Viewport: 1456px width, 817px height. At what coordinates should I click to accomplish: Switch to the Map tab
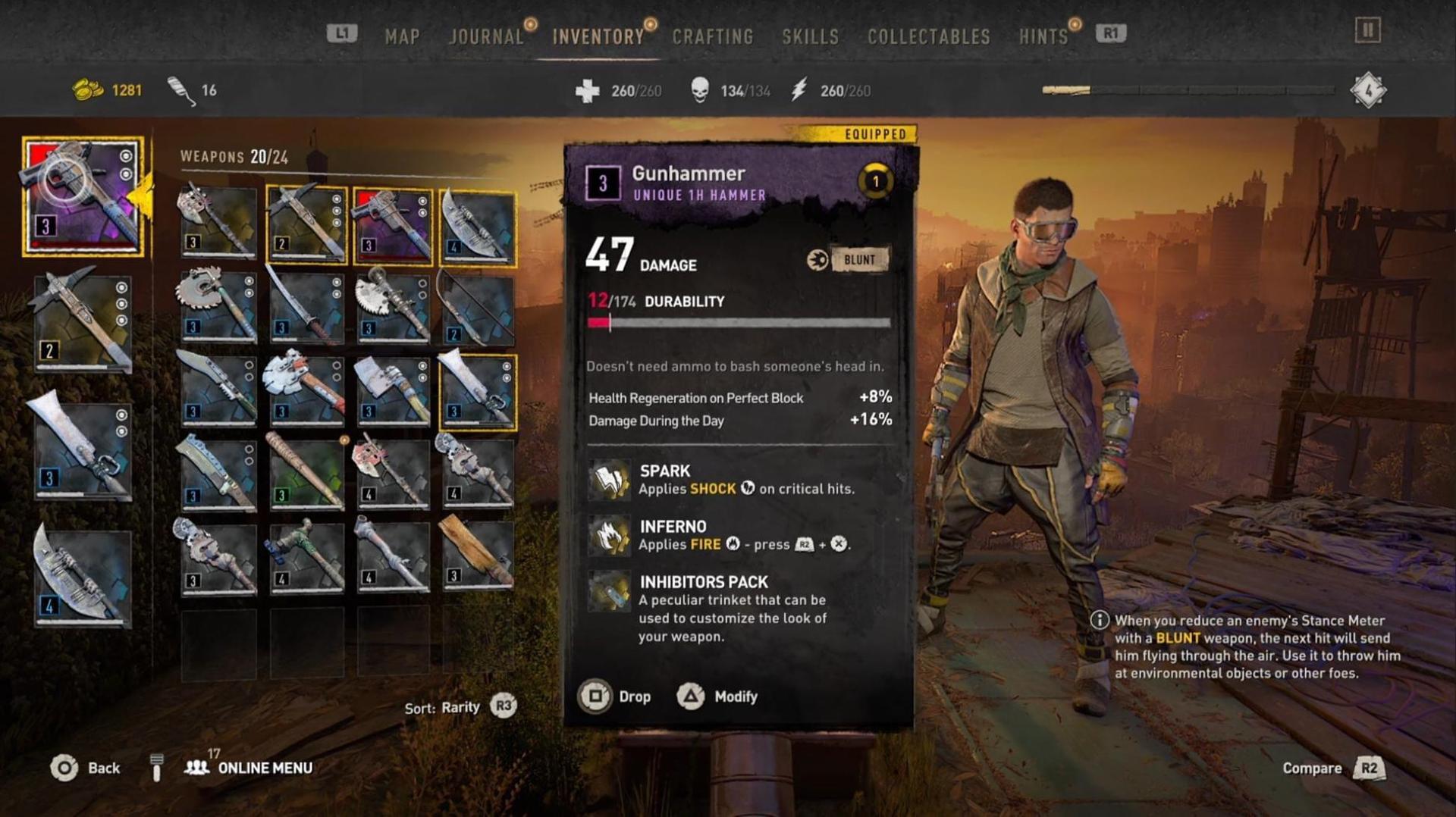click(402, 36)
